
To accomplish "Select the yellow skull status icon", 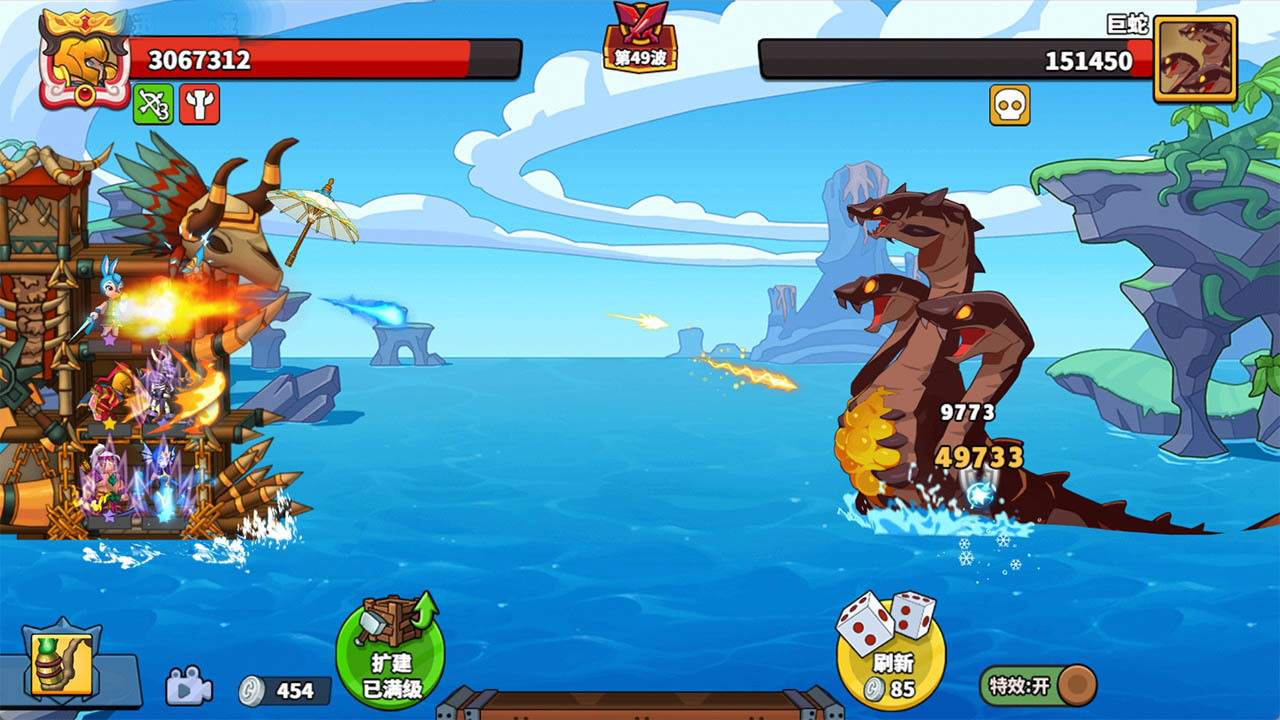I will pos(1009,105).
